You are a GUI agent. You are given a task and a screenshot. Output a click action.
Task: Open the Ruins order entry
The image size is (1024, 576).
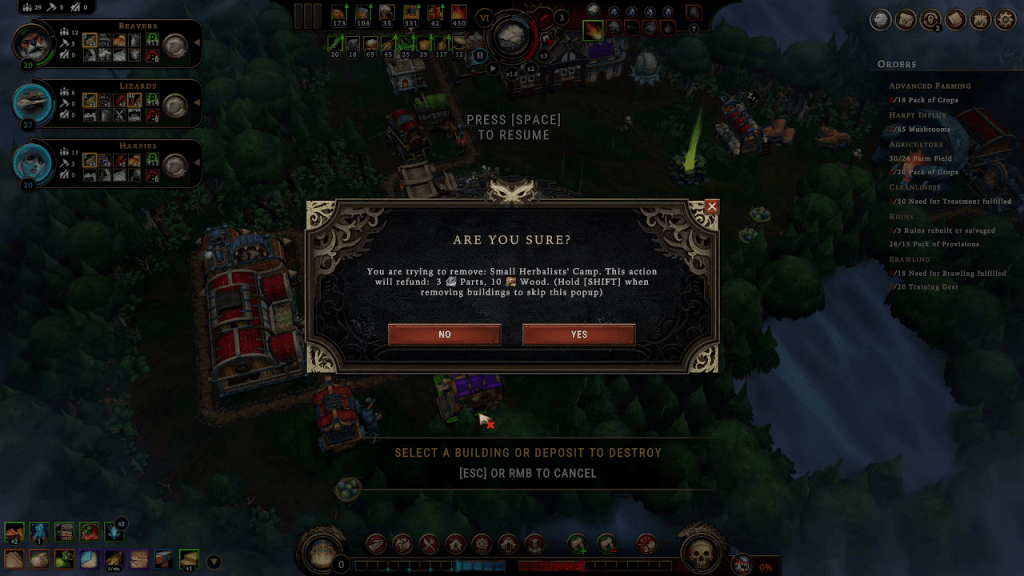pyautogui.click(x=903, y=216)
